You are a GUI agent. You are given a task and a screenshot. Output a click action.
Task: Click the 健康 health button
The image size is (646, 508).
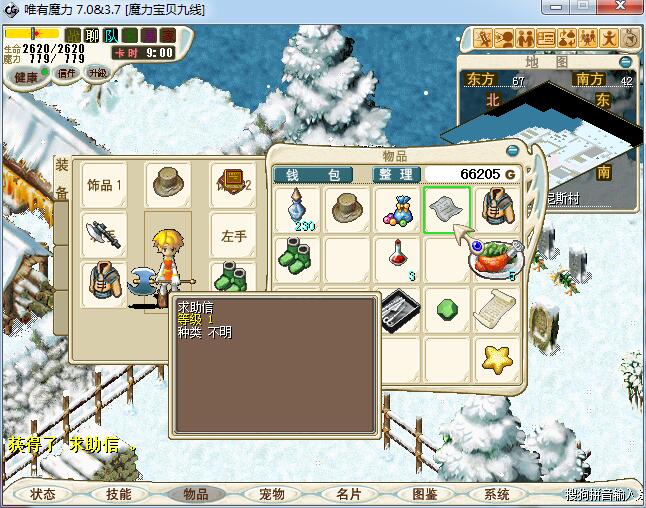27,76
